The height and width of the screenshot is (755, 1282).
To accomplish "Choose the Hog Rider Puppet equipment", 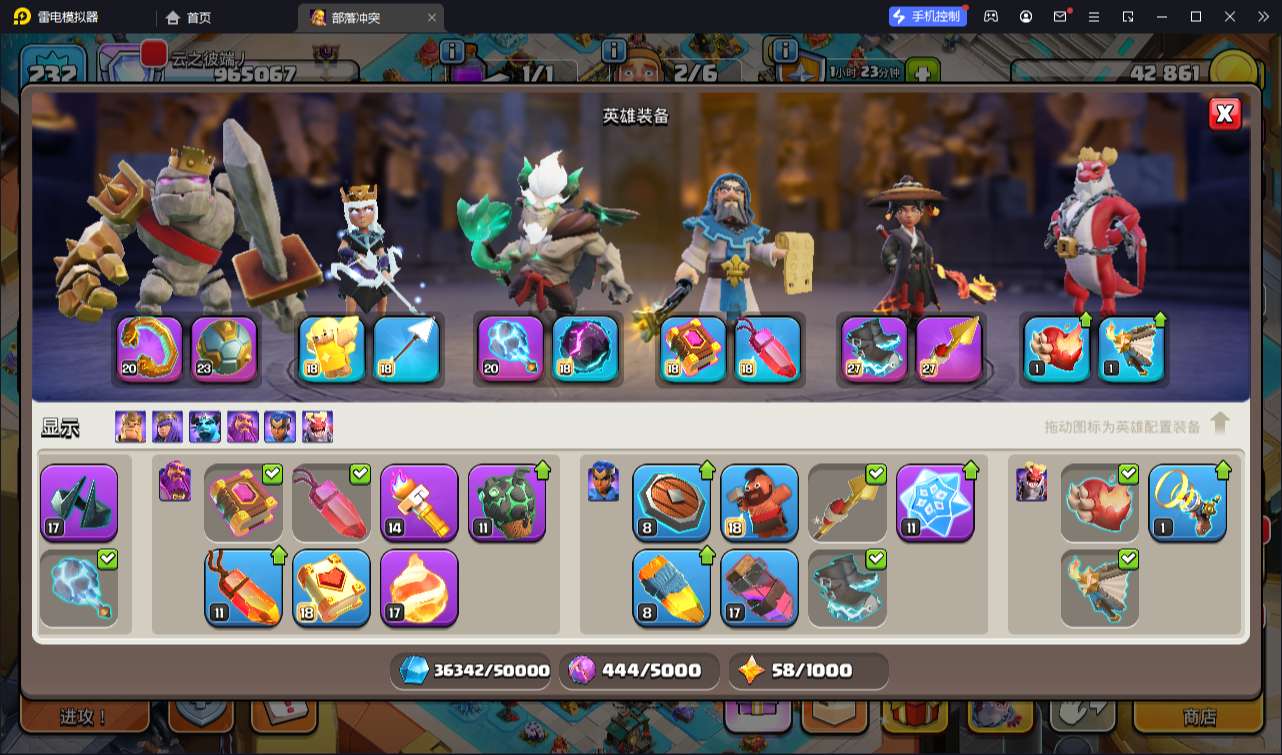I will (759, 503).
